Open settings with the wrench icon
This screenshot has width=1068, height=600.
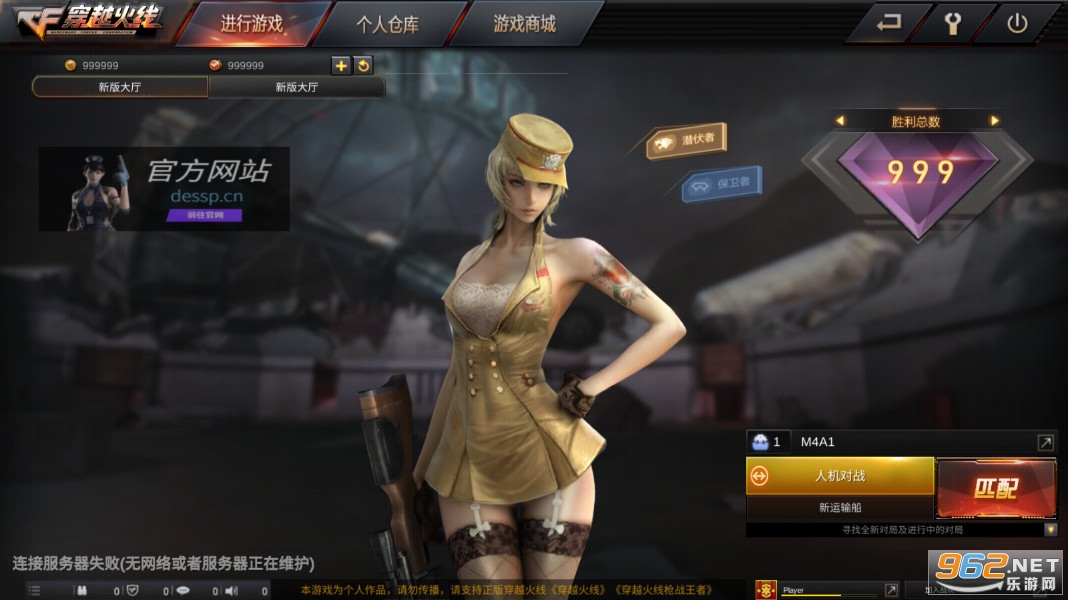click(x=952, y=24)
